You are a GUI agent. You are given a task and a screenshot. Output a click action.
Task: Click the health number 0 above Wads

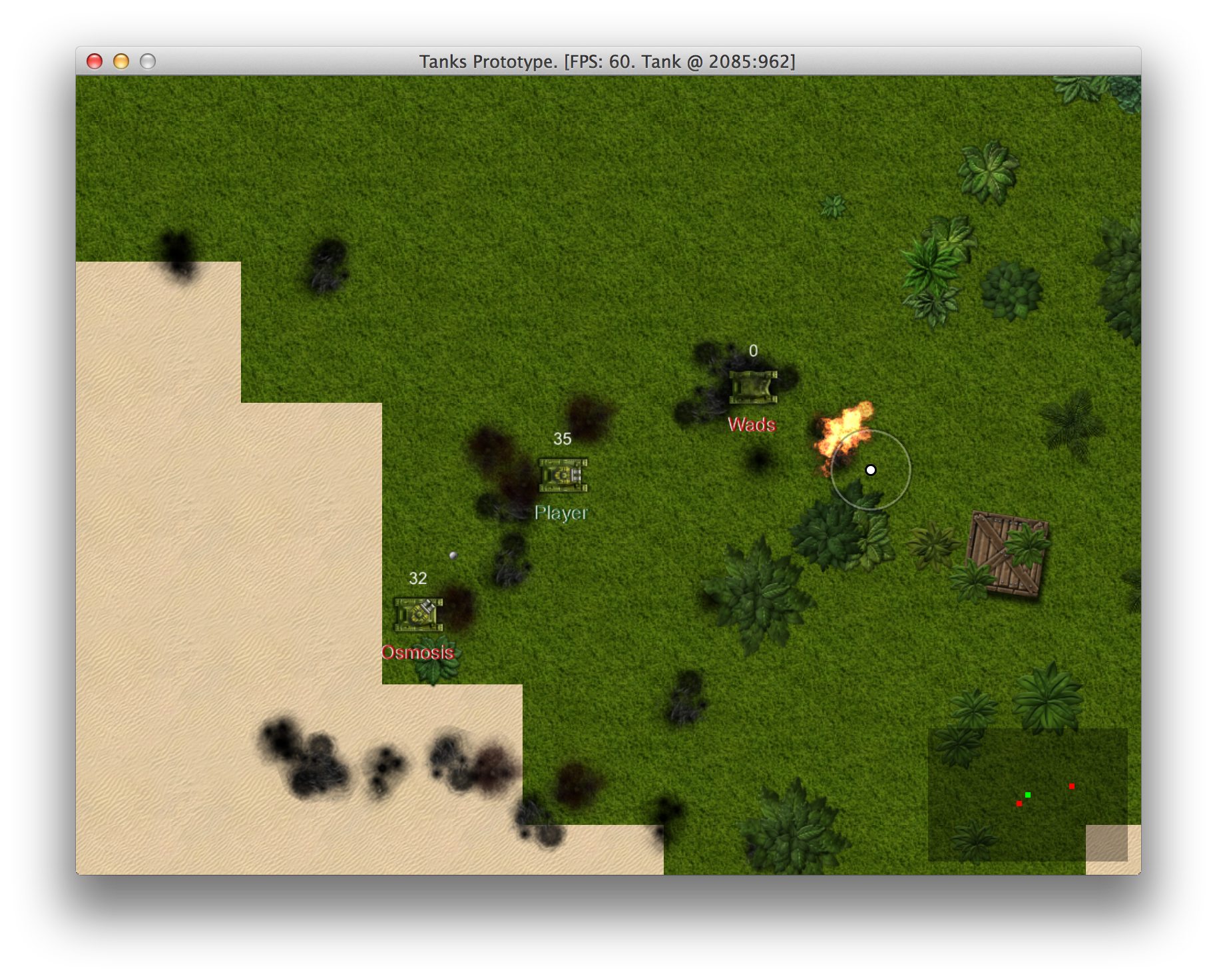(x=753, y=350)
